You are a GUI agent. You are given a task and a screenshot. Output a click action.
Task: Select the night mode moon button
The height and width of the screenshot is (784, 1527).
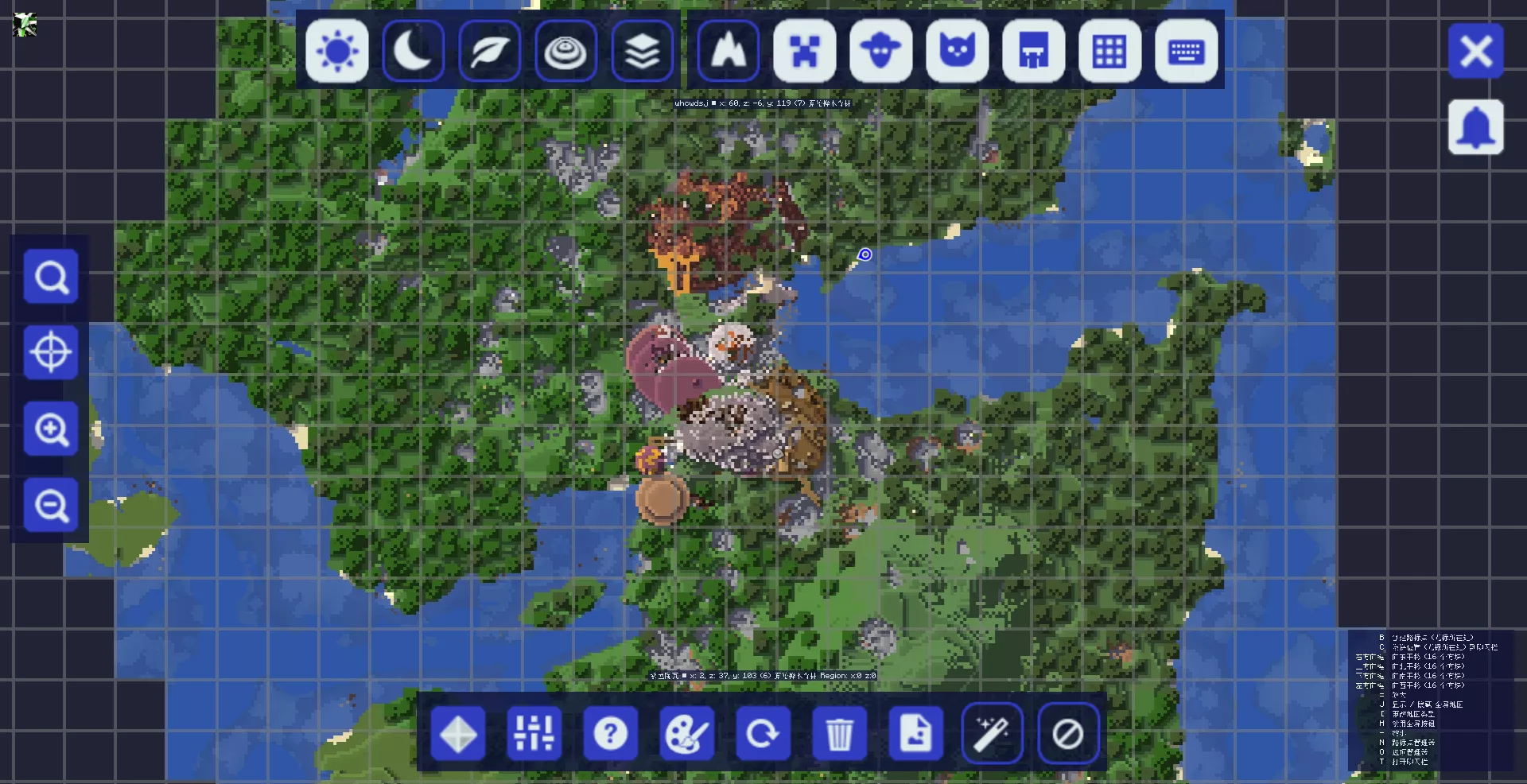pos(414,52)
